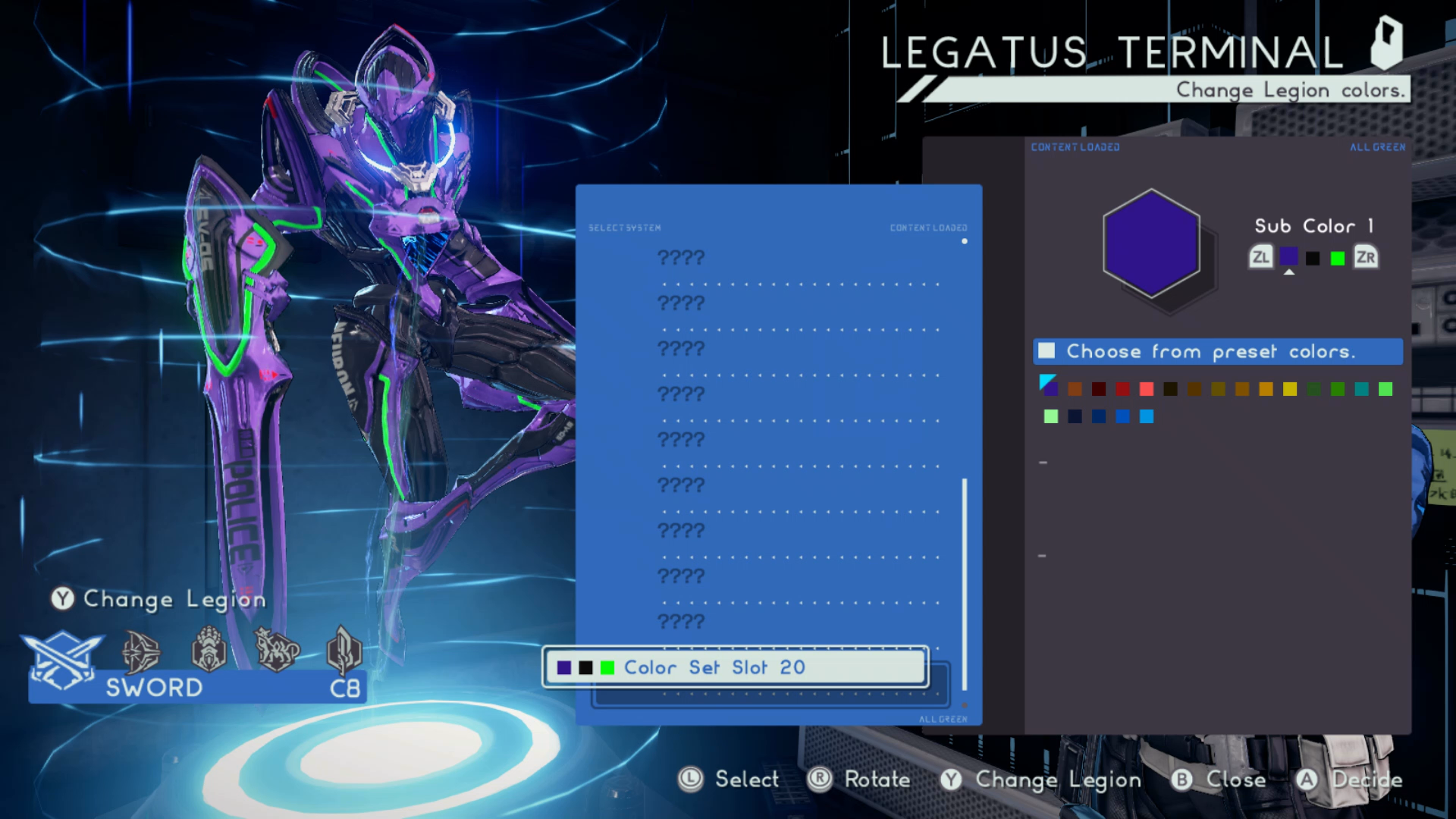Viewport: 1456px width, 819px height.
Task: Pick the pale mint green preset color
Action: tap(1051, 416)
